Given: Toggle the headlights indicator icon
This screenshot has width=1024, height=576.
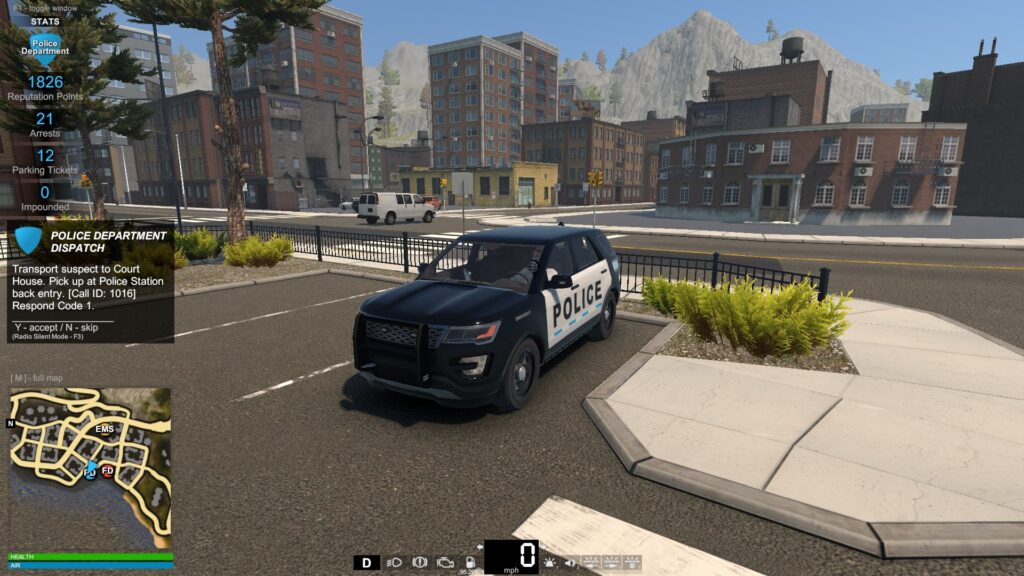Looking at the screenshot, I should [x=395, y=562].
